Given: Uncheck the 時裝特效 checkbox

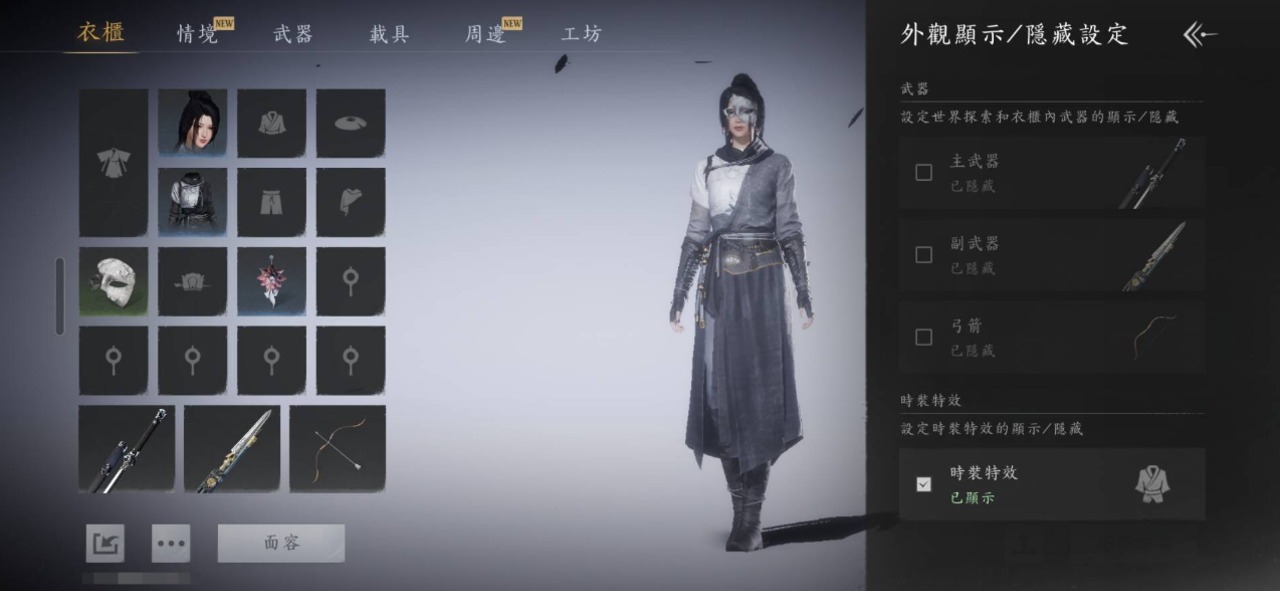Looking at the screenshot, I should tap(924, 484).
